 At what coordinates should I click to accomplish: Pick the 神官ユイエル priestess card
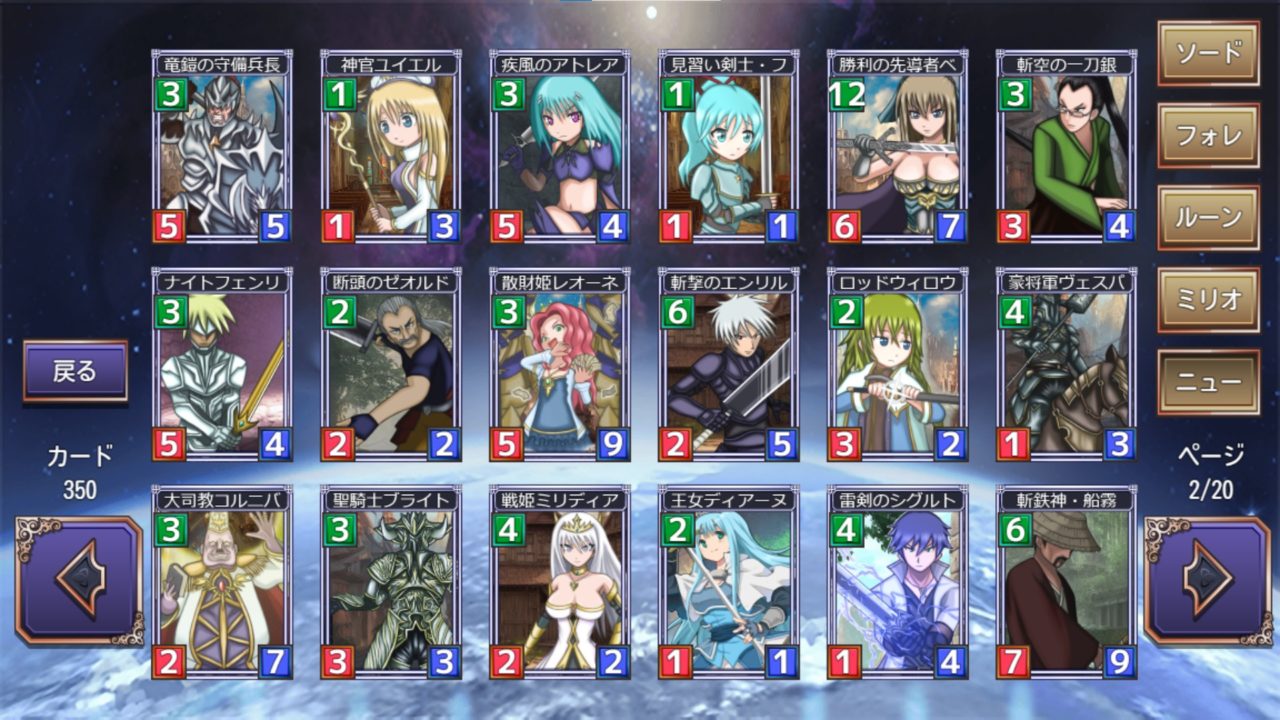(391, 148)
